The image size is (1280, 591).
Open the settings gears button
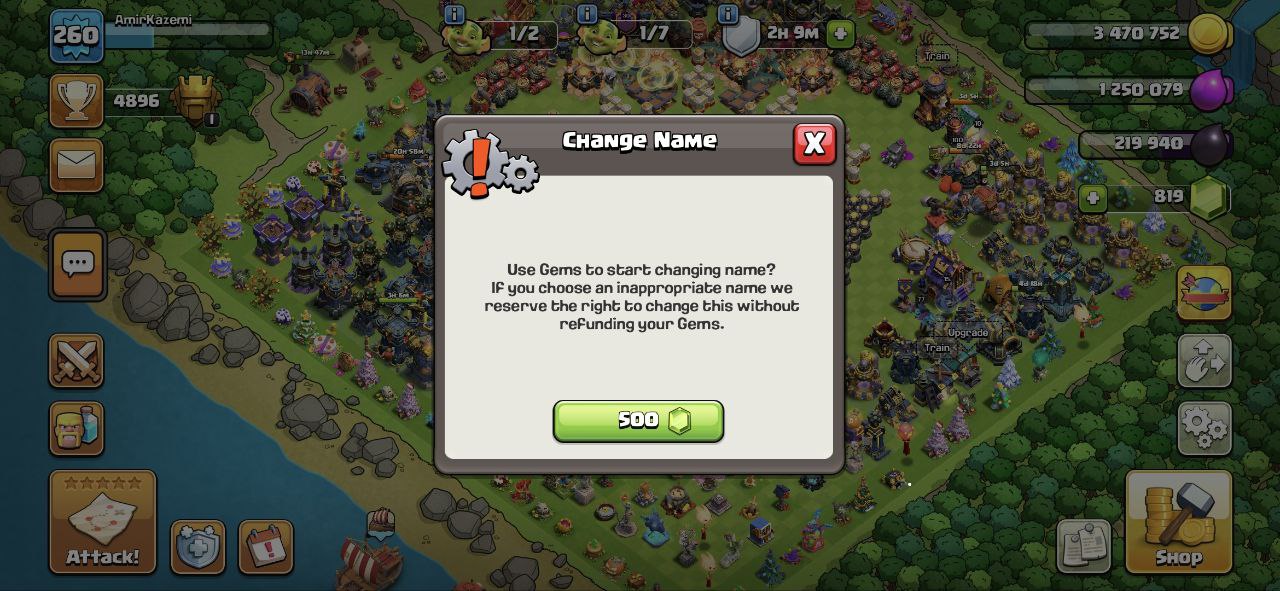click(x=1204, y=428)
